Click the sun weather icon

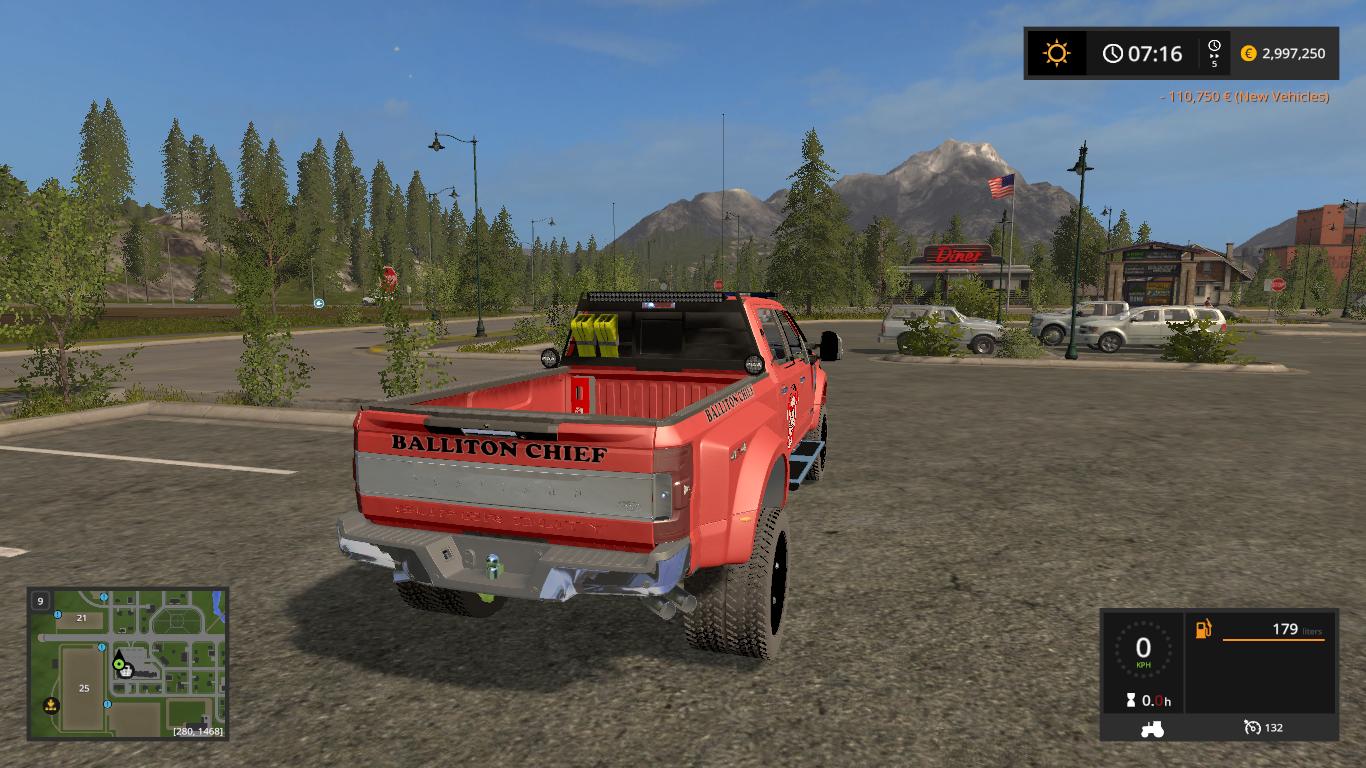coord(1056,53)
